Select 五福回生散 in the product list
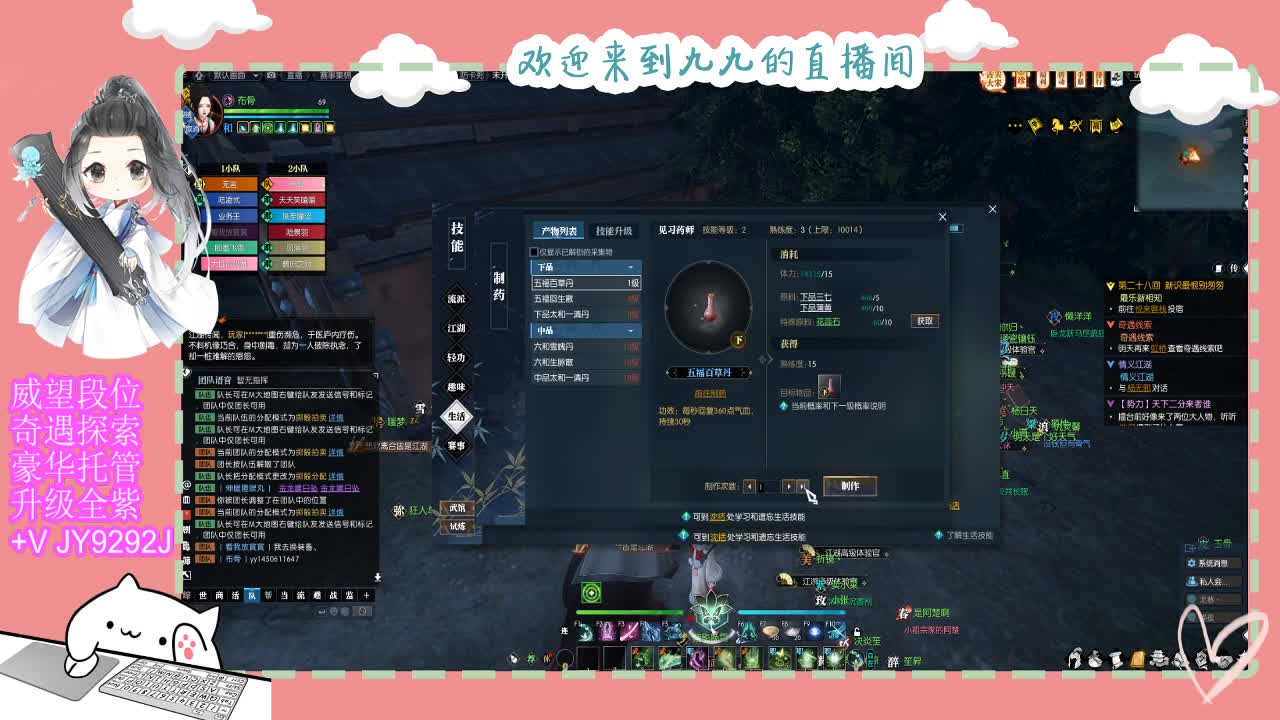This screenshot has height=720, width=1280. tap(553, 296)
